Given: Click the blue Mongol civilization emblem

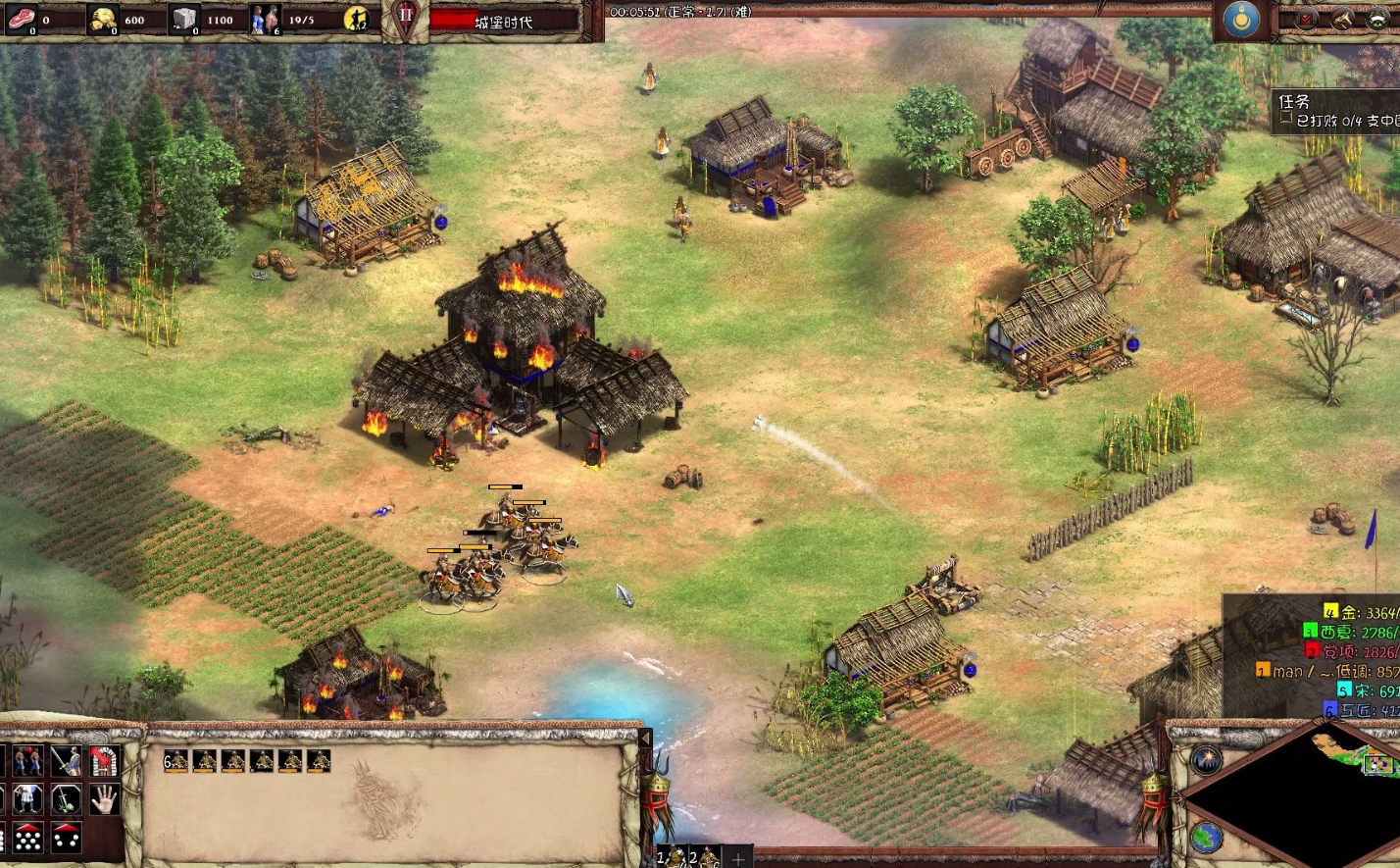Looking at the screenshot, I should click(1242, 20).
